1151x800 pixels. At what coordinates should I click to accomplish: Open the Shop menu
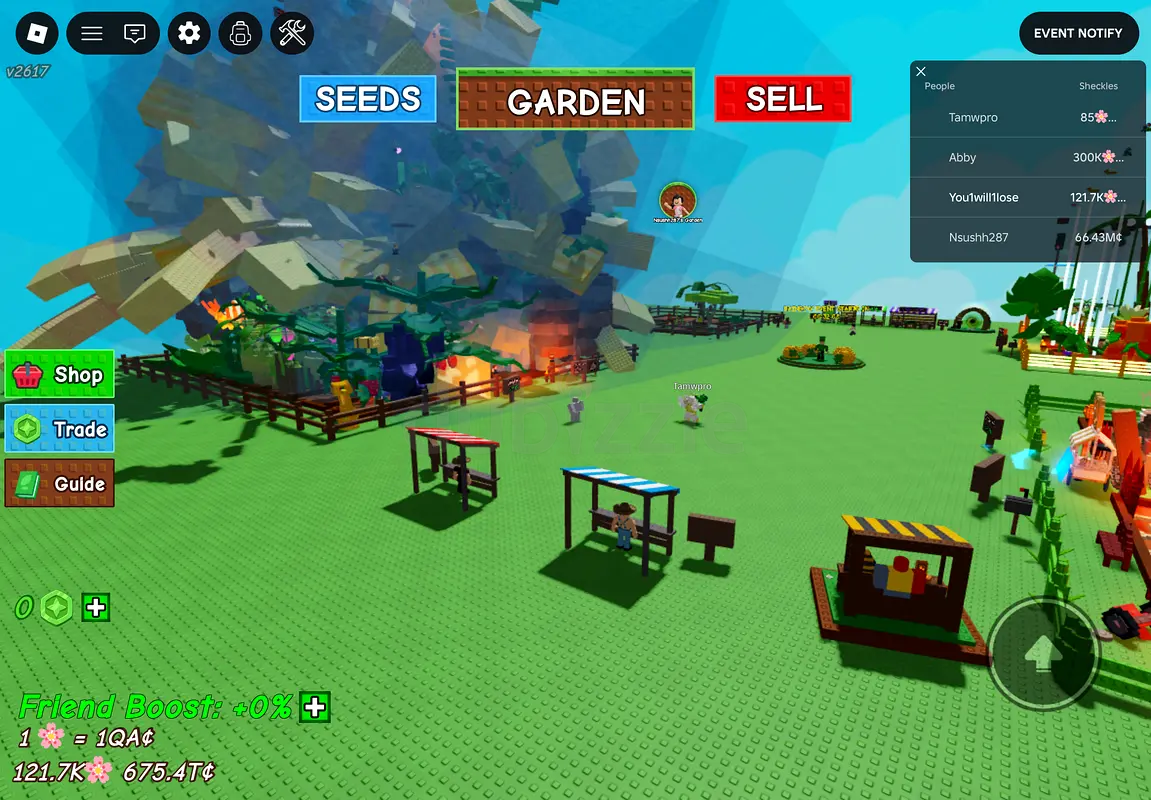point(60,375)
